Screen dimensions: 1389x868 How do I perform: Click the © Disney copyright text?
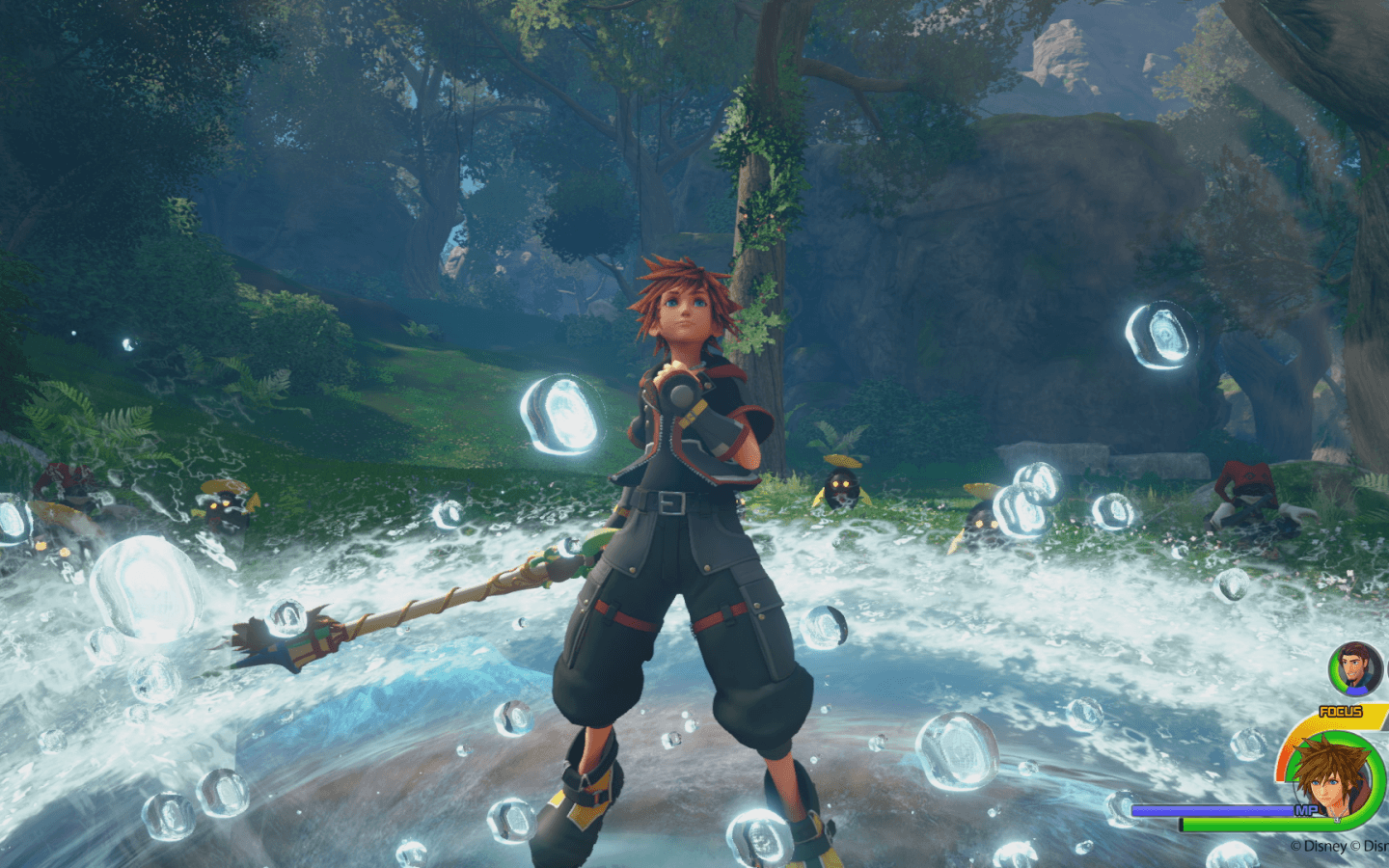click(1320, 845)
